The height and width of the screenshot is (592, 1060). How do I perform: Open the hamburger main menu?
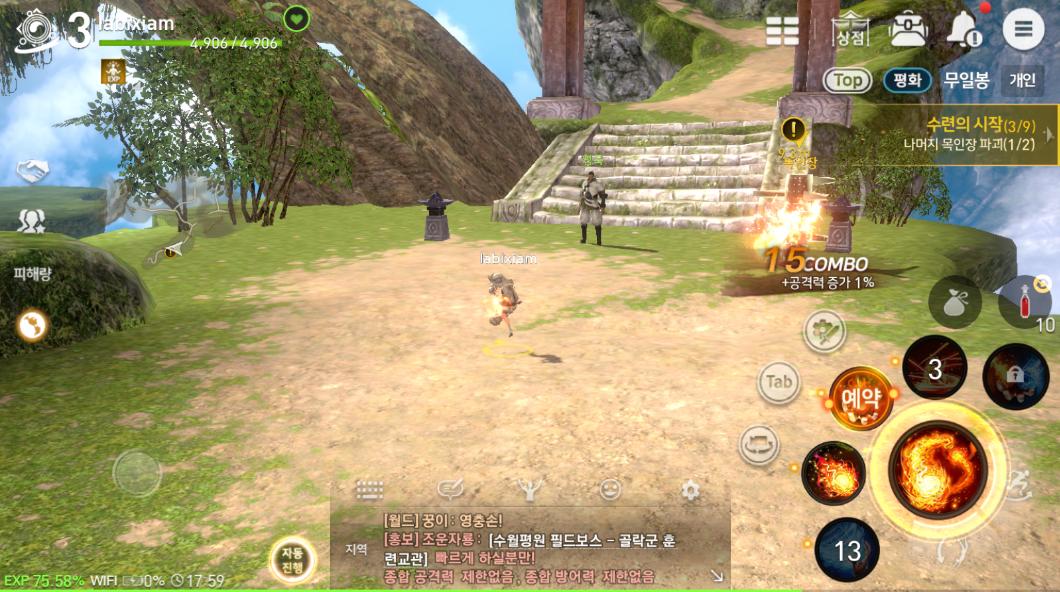pyautogui.click(x=1023, y=29)
